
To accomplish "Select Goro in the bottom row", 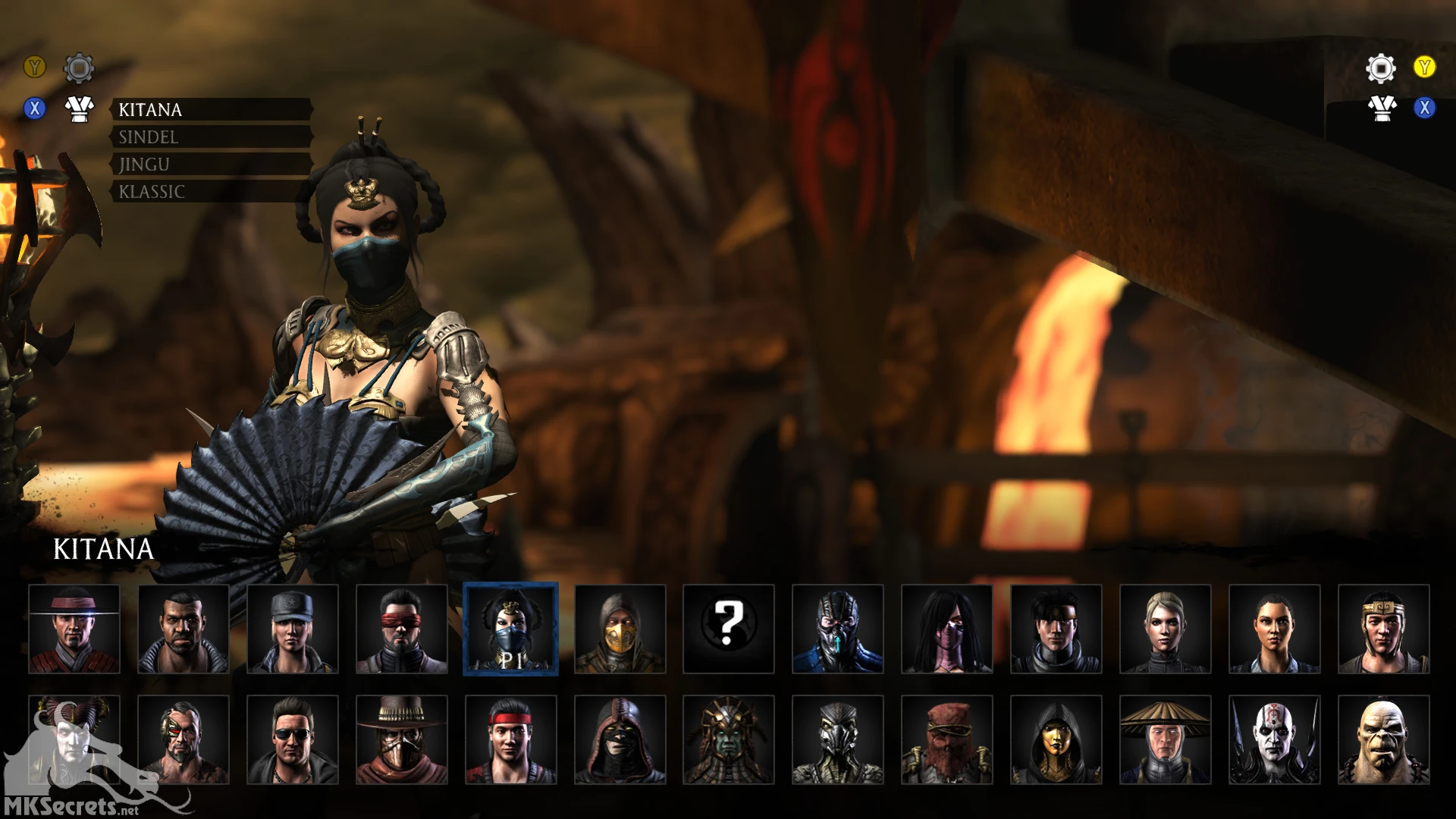I will click(1382, 739).
